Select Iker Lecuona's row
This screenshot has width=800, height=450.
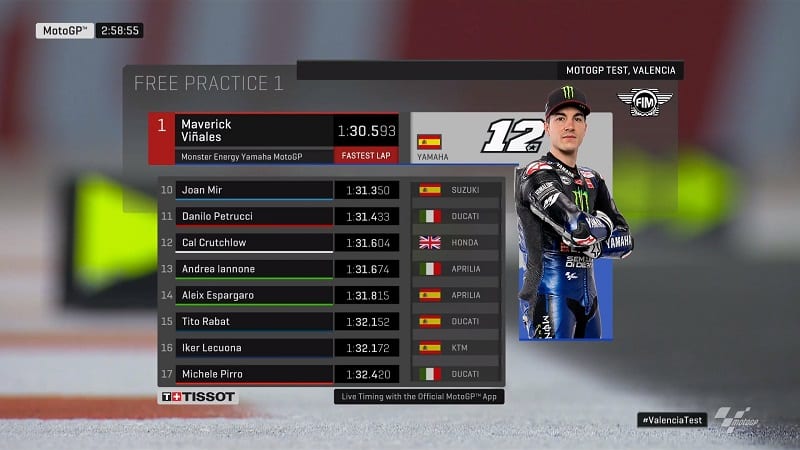point(255,347)
